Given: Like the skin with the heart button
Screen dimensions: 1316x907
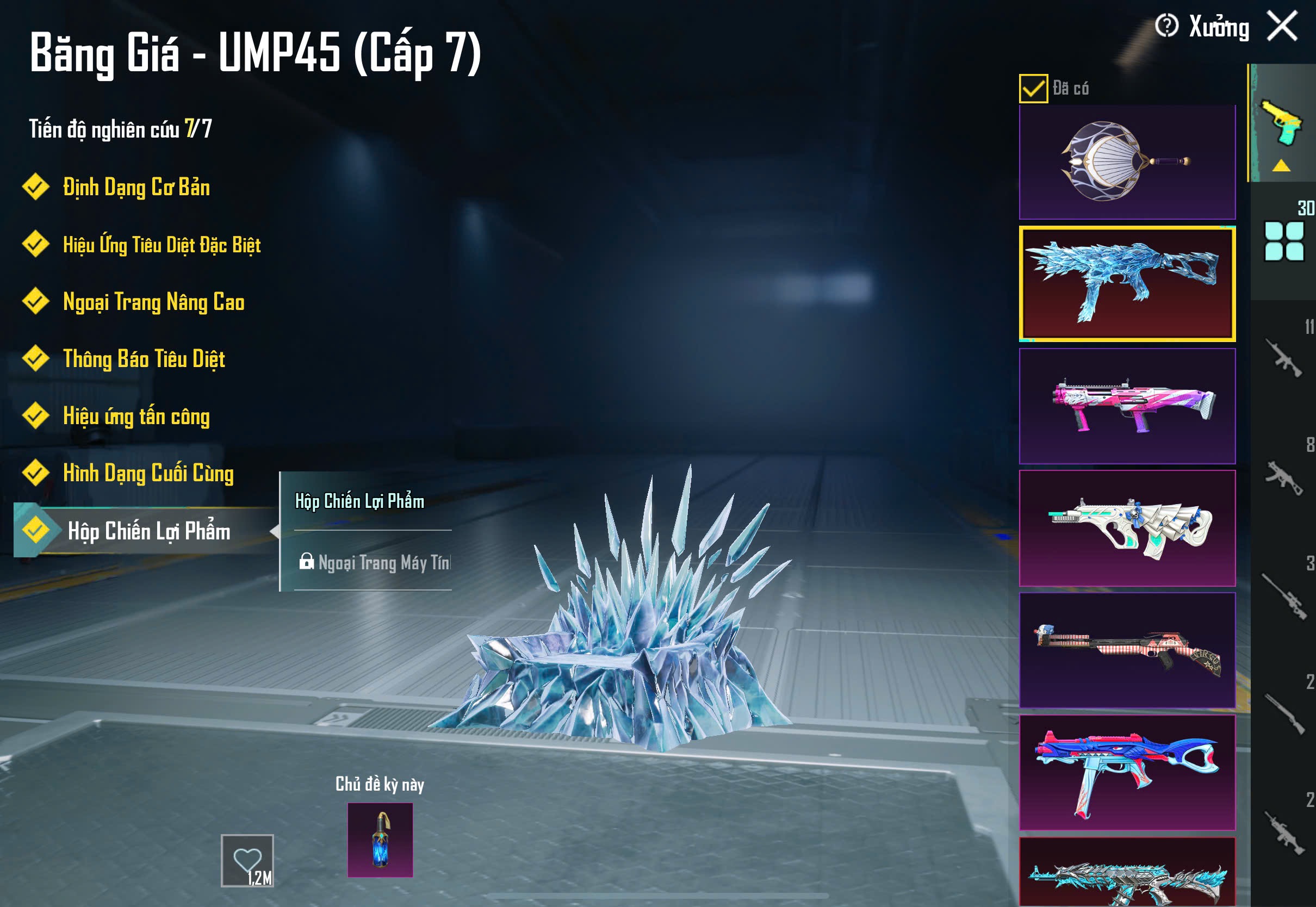Looking at the screenshot, I should coord(247,860).
